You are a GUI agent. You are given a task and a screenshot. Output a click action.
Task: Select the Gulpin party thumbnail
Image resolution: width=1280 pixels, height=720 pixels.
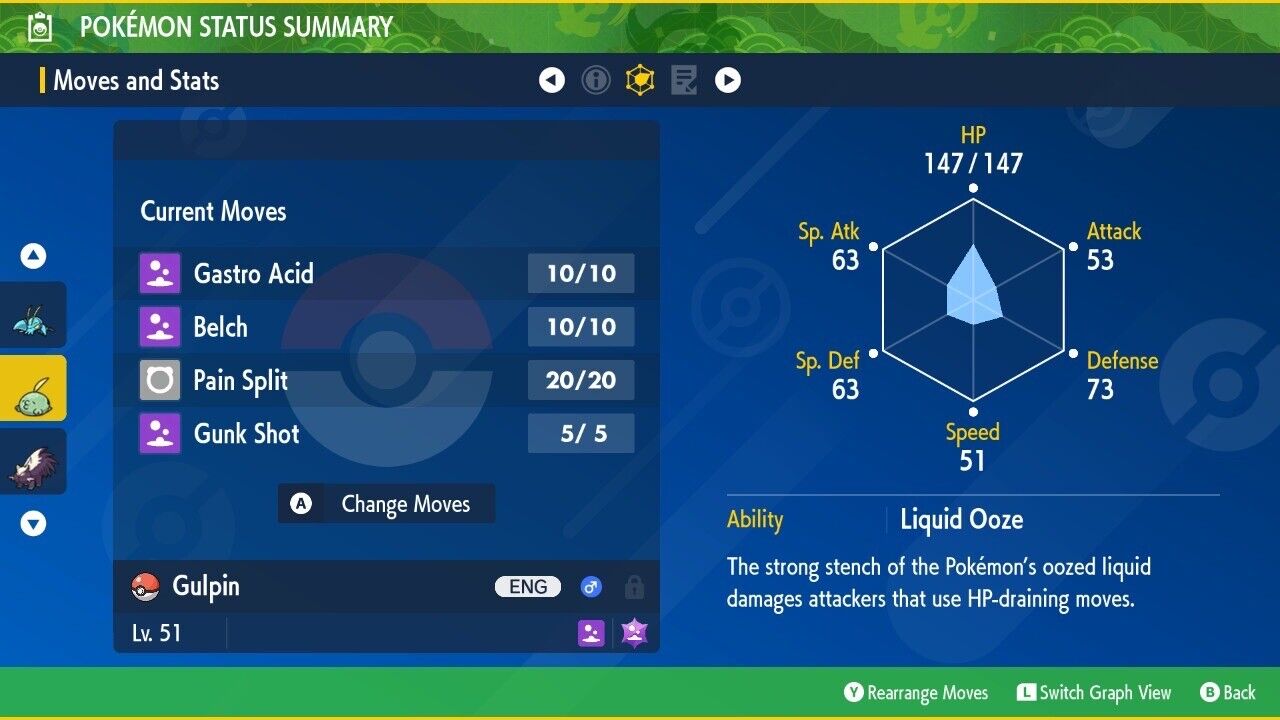click(x=33, y=388)
